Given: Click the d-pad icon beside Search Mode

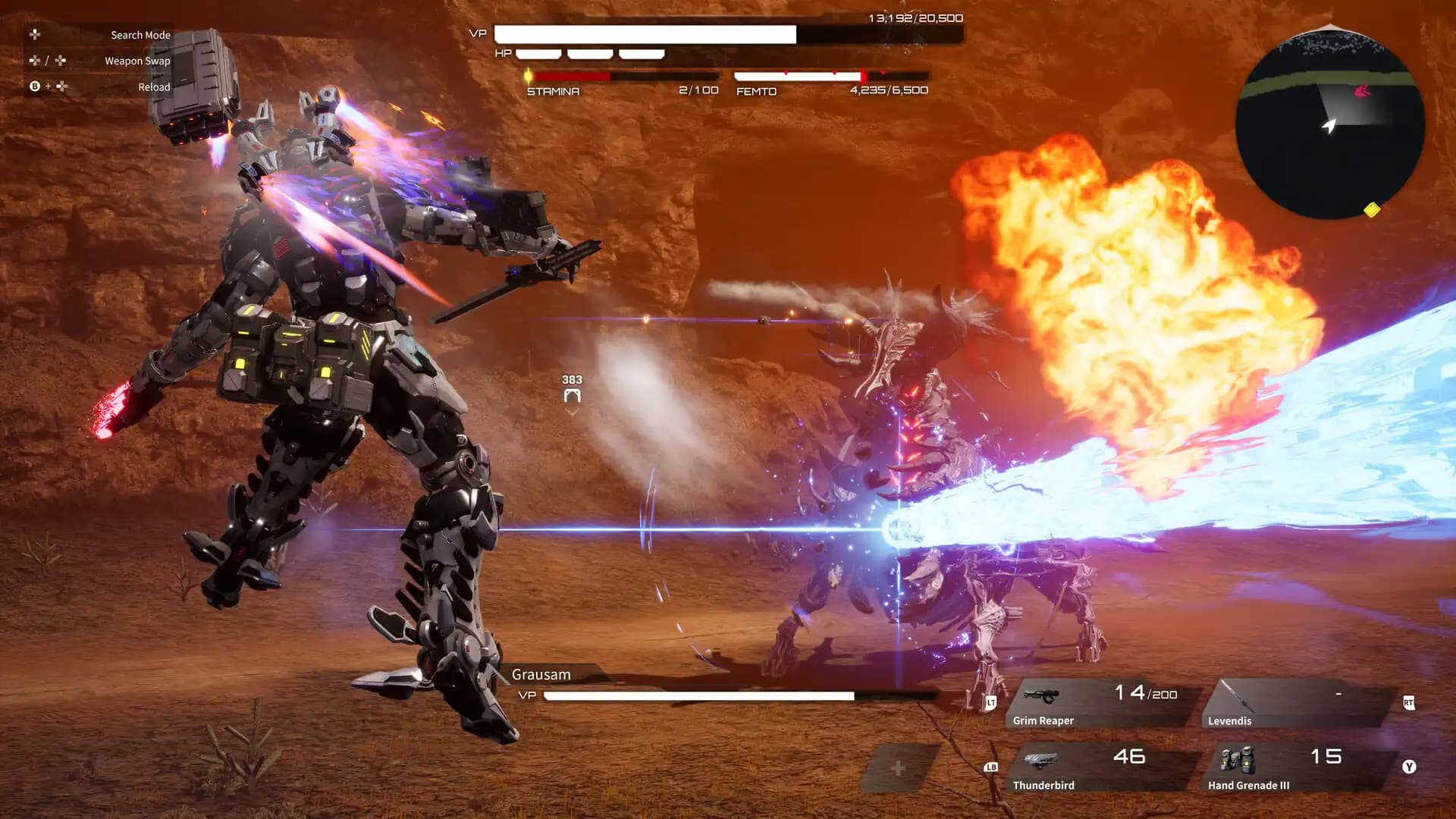Looking at the screenshot, I should [x=33, y=34].
